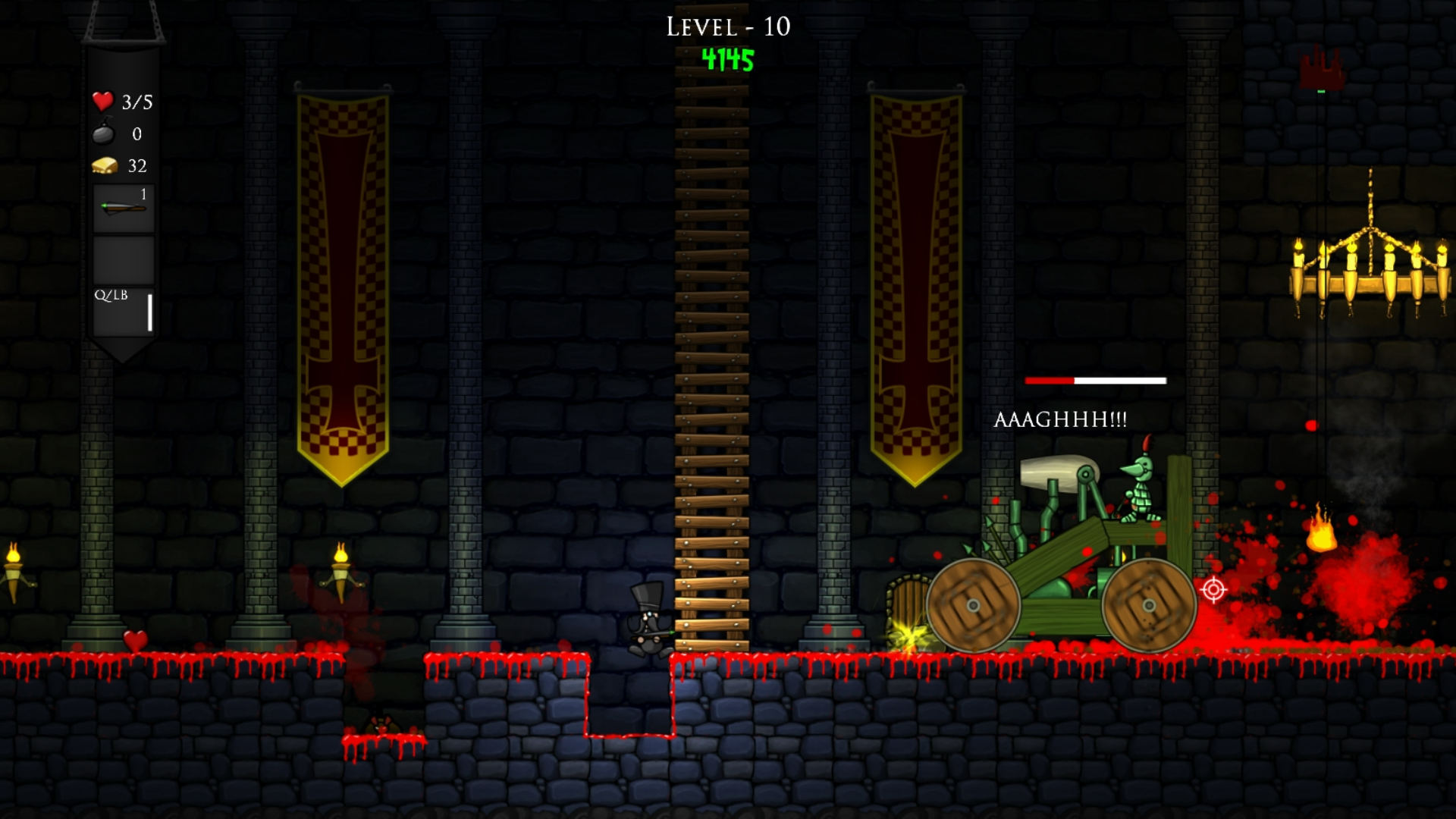Click the AAAGHHH!!! speech text

(1061, 418)
